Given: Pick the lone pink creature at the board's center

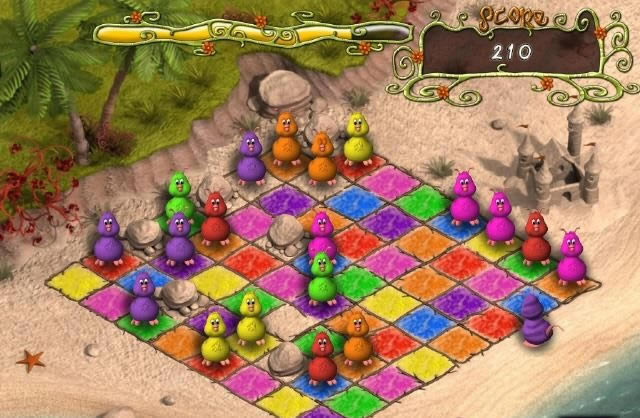Looking at the screenshot, I should click(x=322, y=235).
